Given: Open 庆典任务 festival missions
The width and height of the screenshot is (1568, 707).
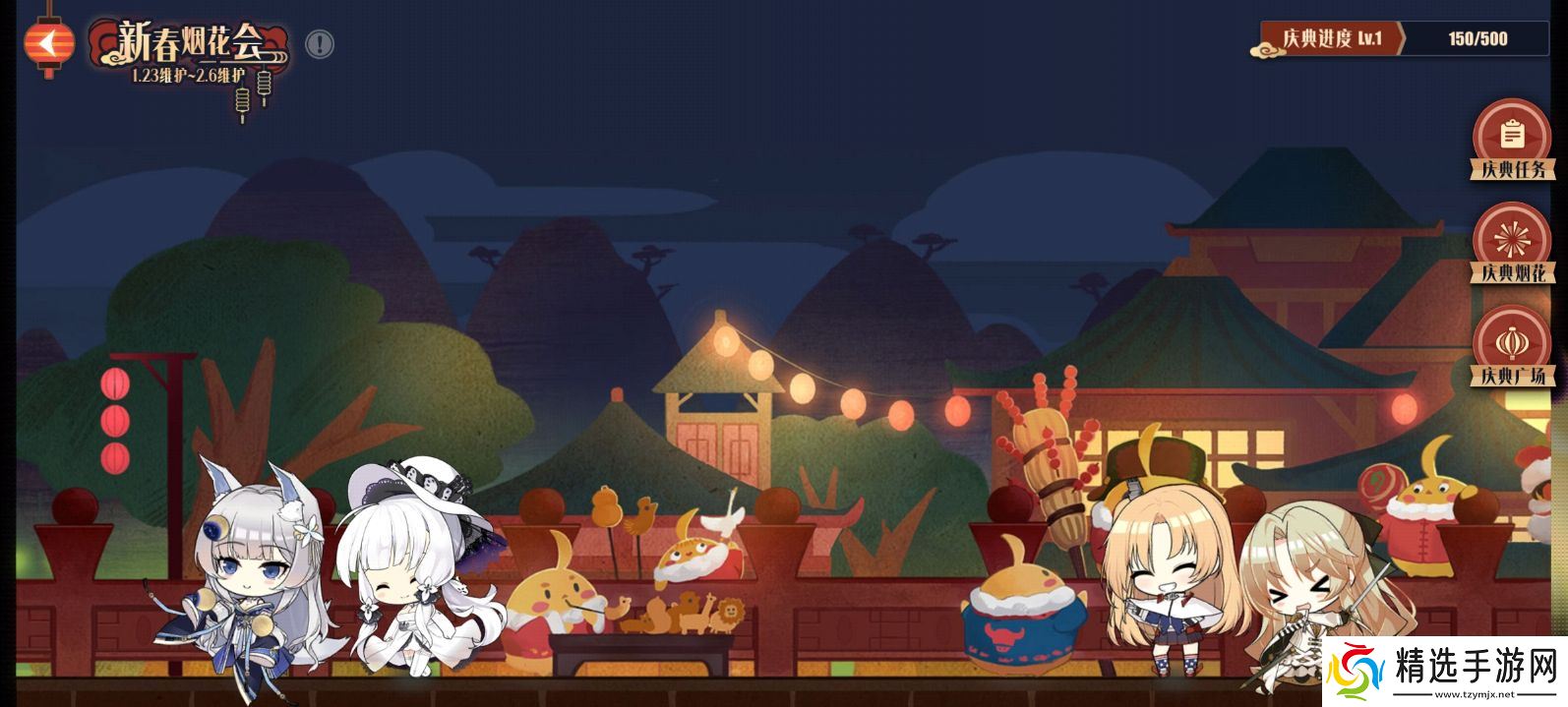Looking at the screenshot, I should click(1512, 140).
